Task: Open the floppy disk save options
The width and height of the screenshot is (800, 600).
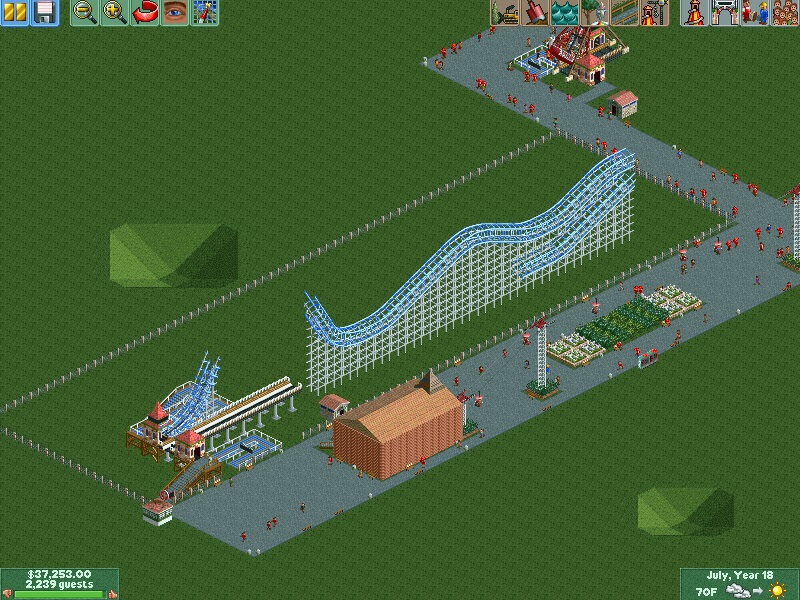Action: pos(45,13)
